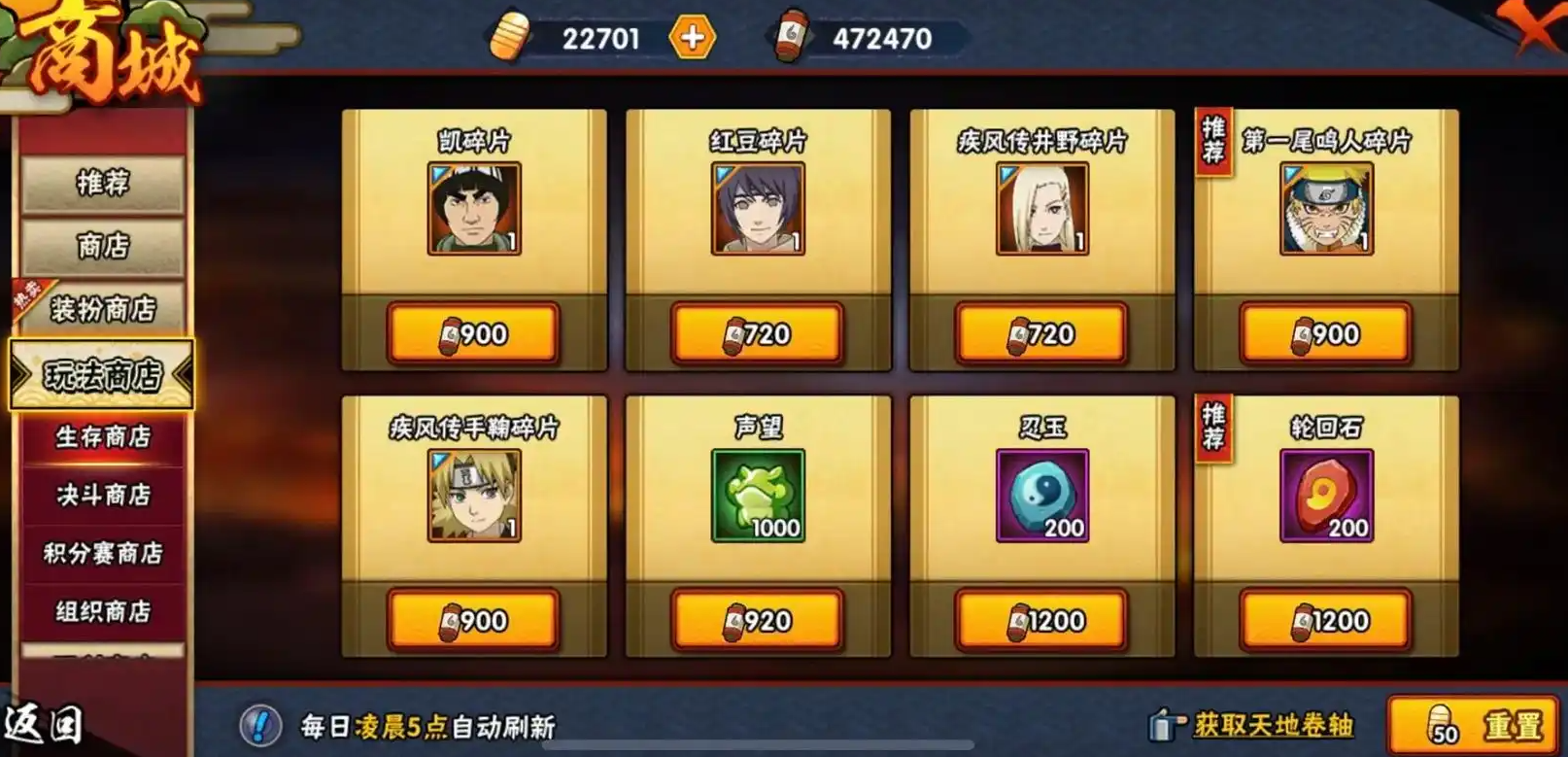Click the orange + recharge icon beside 22701
Screen dimensions: 1568x757
pos(693,37)
